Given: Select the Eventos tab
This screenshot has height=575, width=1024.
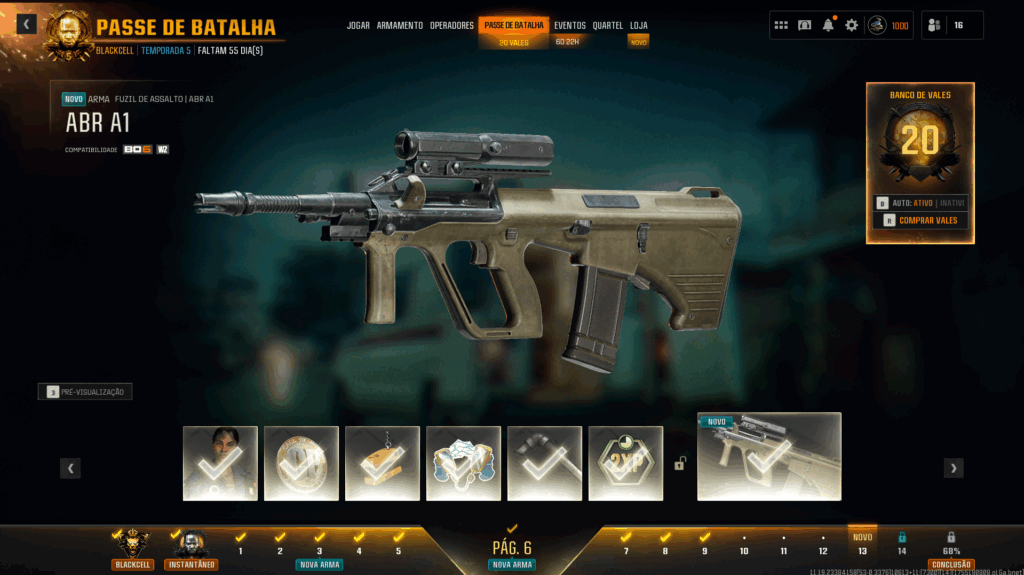Looking at the screenshot, I should click(570, 25).
